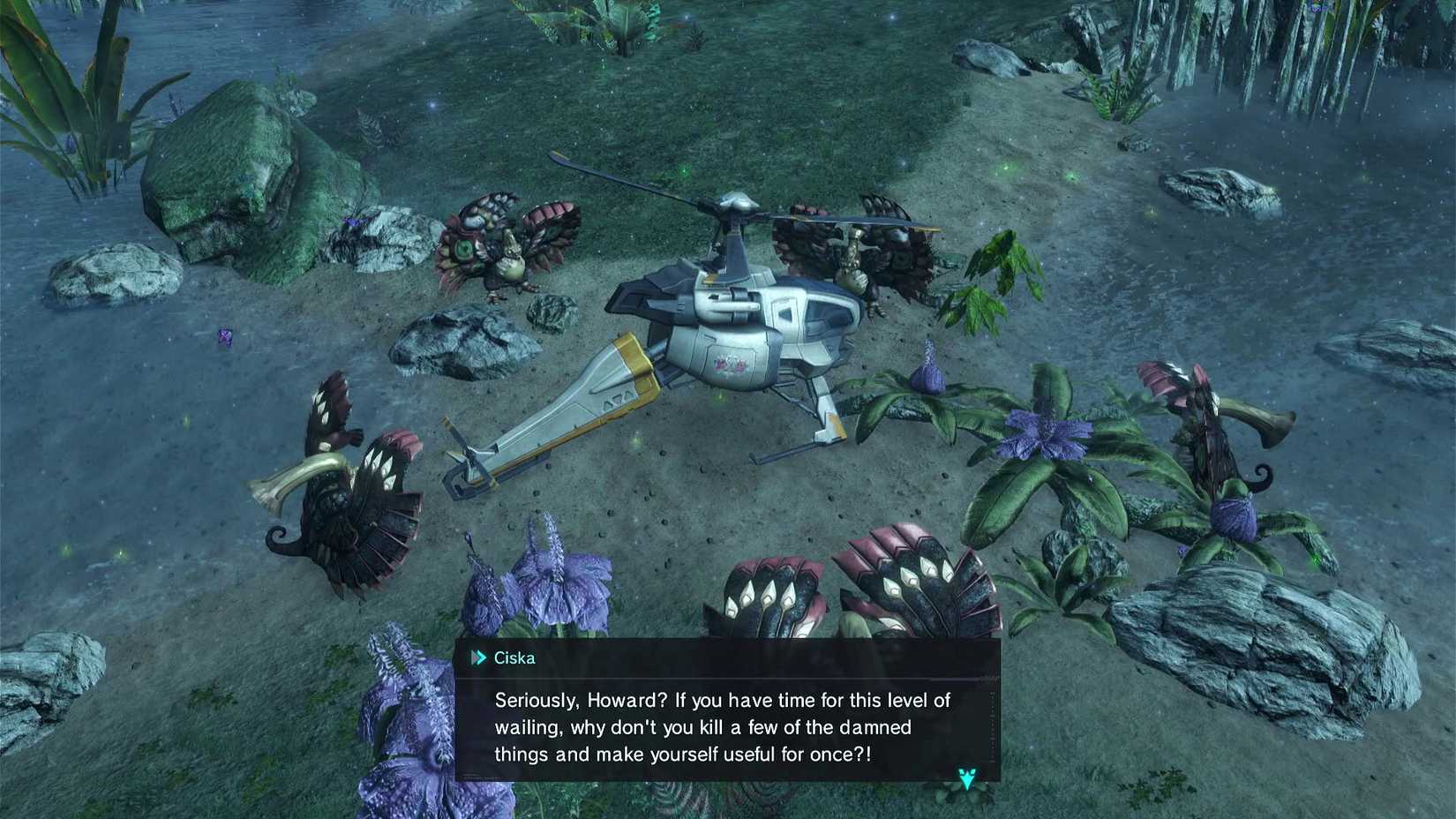Screen dimensions: 1456x819
Task: Click the double-chevron icon beside Ciska's name
Action: point(479,657)
